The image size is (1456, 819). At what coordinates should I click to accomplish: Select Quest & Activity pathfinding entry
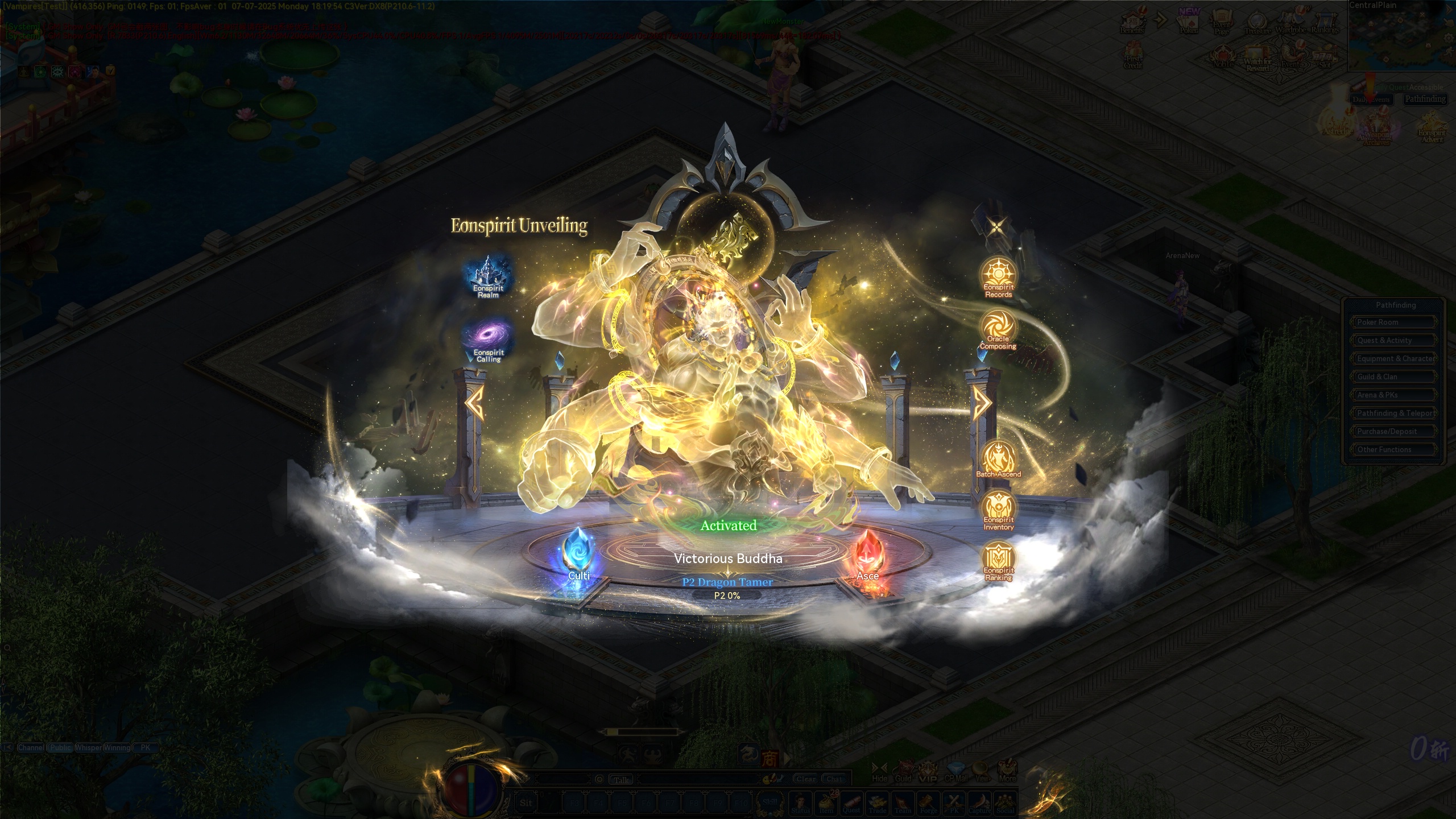point(1393,340)
